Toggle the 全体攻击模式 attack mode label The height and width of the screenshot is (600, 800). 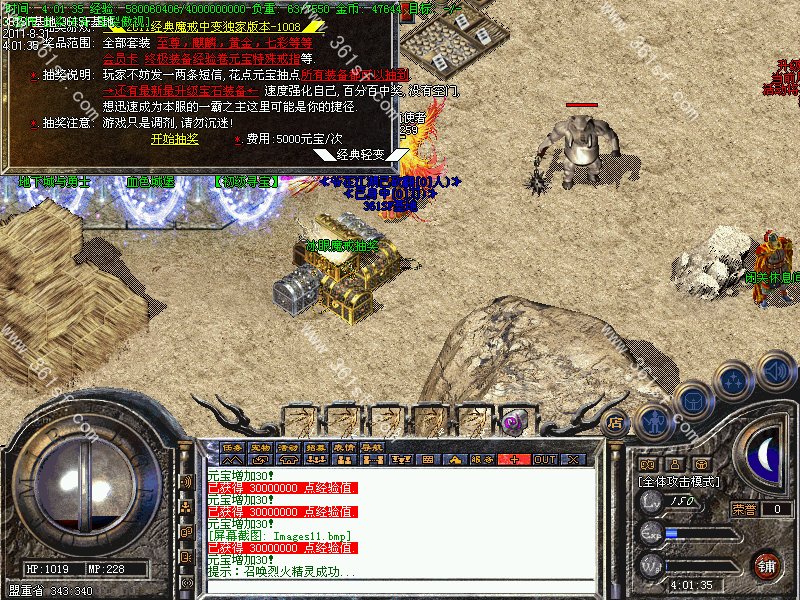679,481
